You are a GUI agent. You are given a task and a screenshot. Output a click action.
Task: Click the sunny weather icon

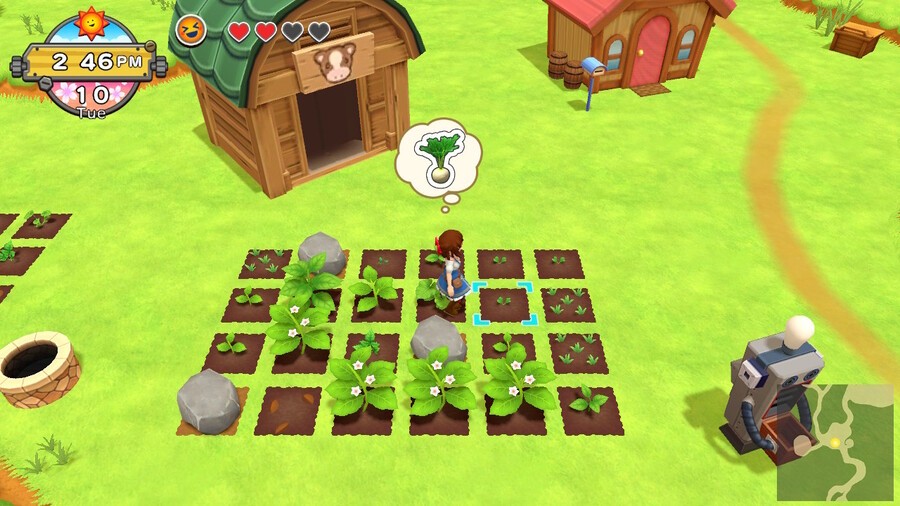91,21
